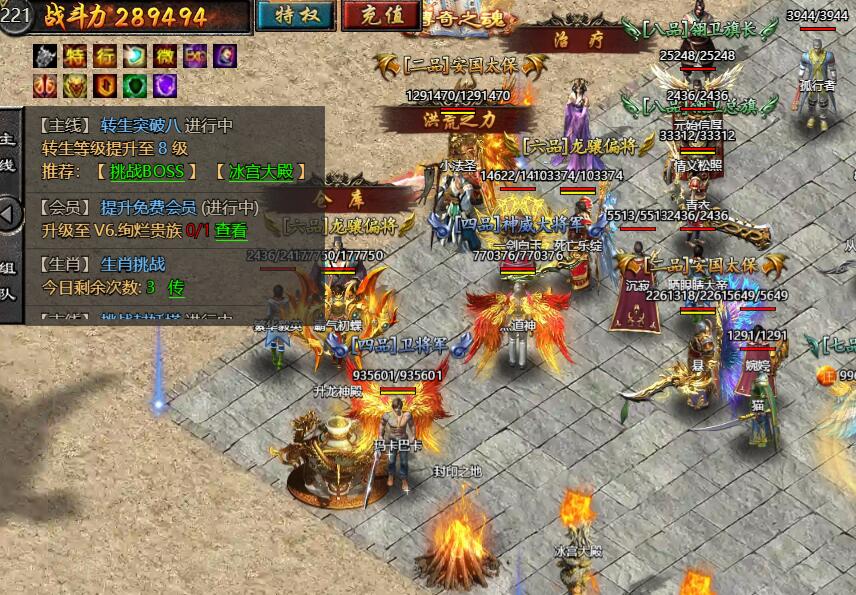Switch to the 主线 quest tab
The width and height of the screenshot is (856, 595).
(x=9, y=151)
